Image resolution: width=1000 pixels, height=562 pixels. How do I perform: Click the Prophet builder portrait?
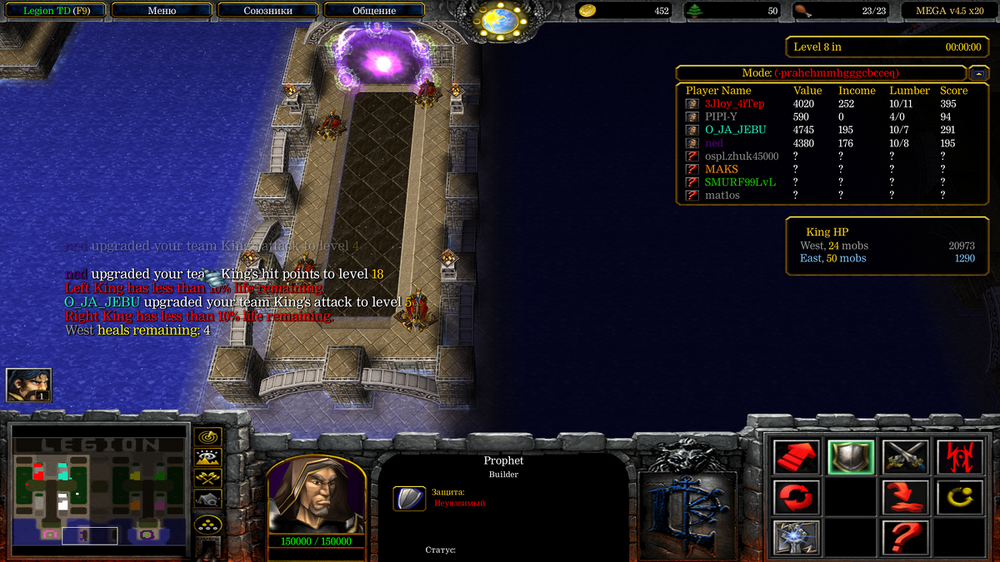[315, 494]
